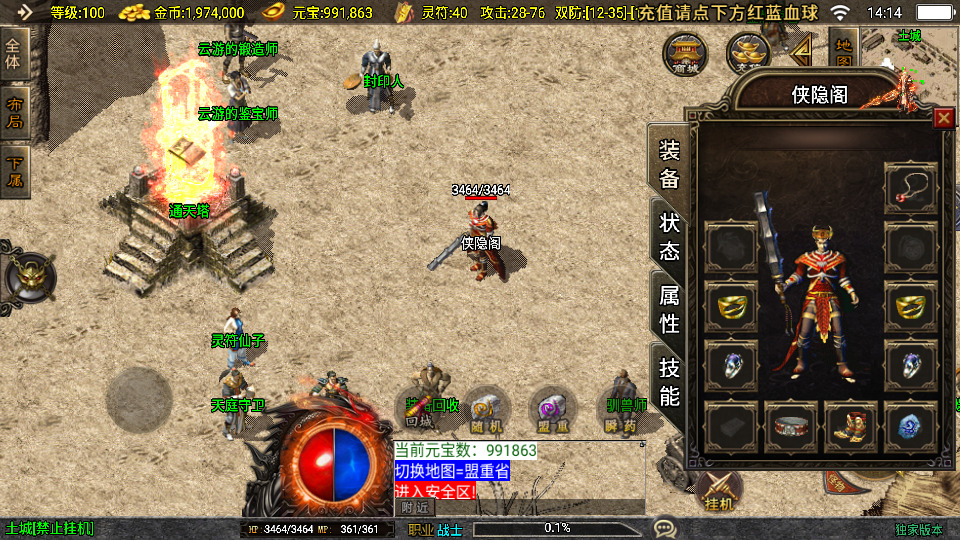
Task: Use the 随机 random teleport scroll
Action: (485, 414)
